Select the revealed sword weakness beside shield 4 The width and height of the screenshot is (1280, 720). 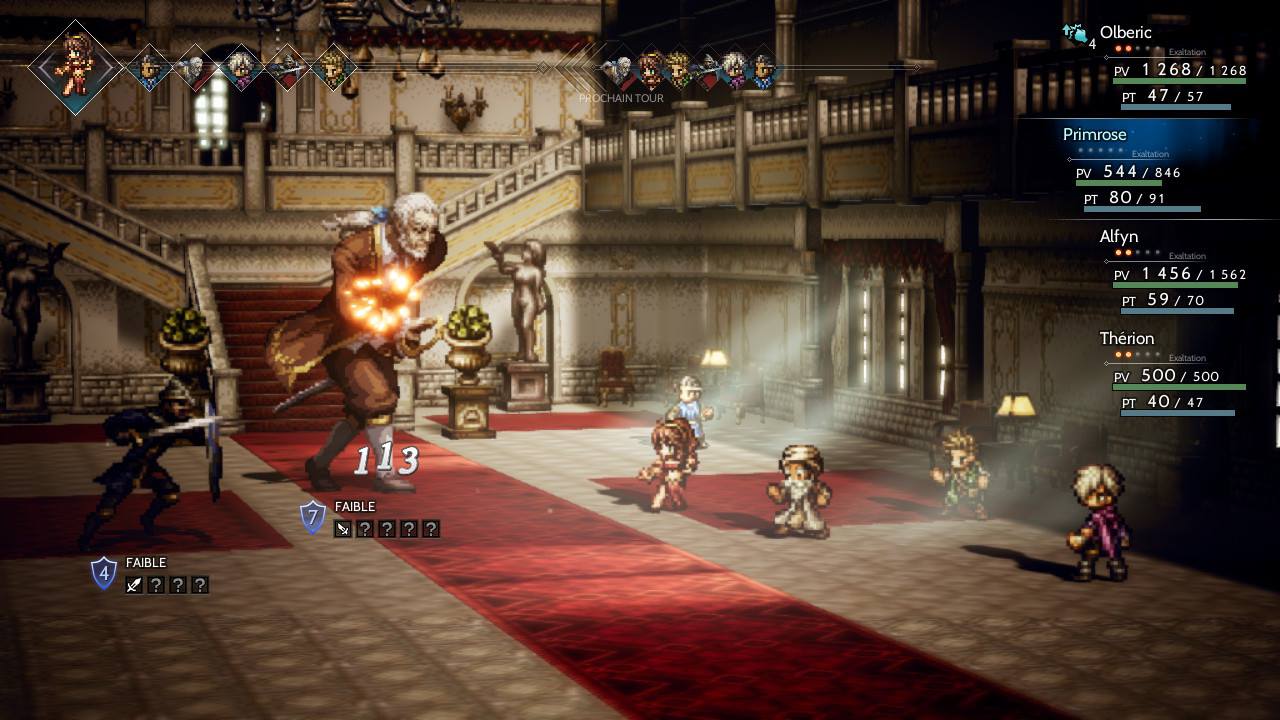(x=134, y=585)
